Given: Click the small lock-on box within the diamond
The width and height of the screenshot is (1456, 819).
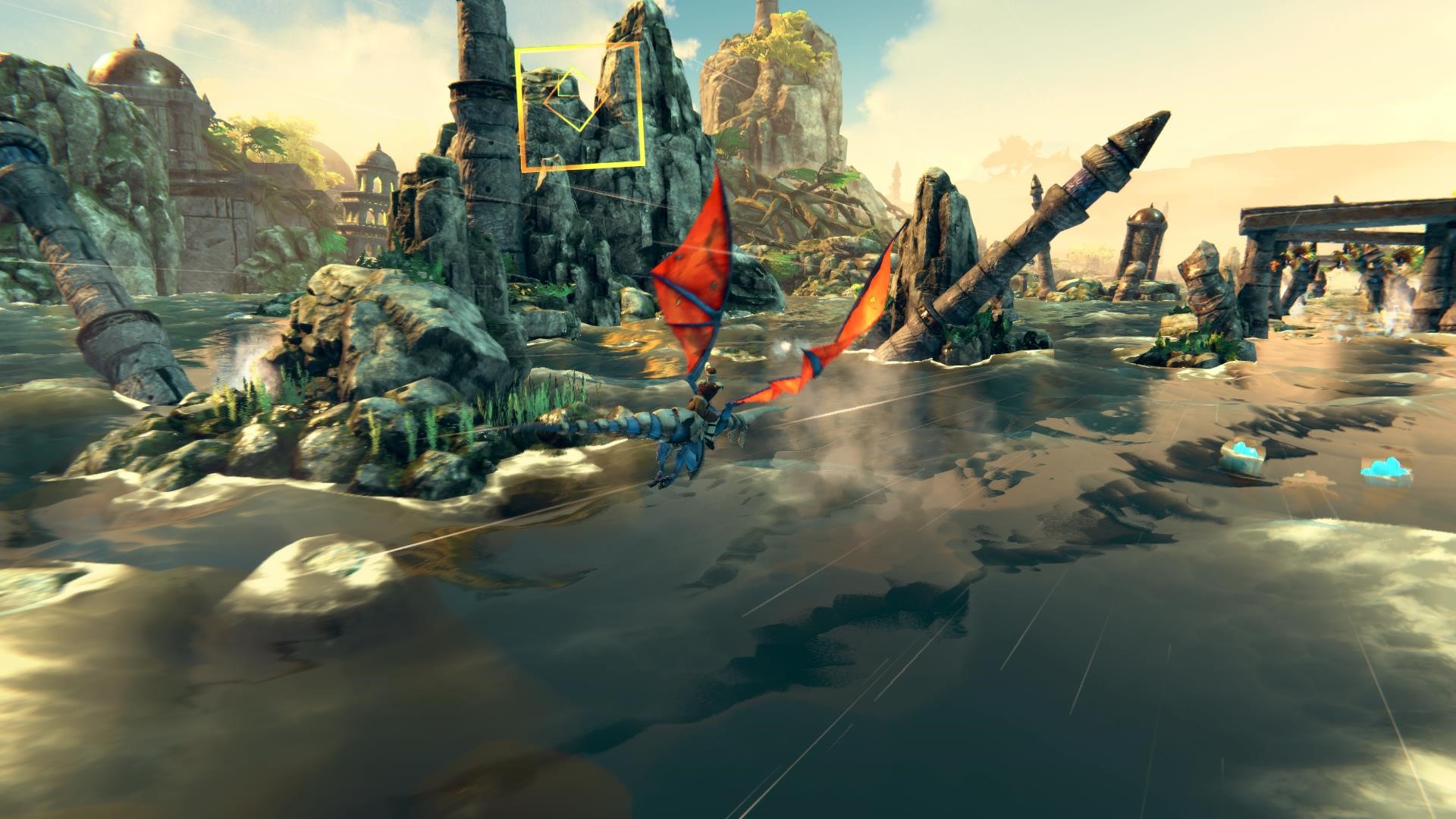Looking at the screenshot, I should [567, 86].
